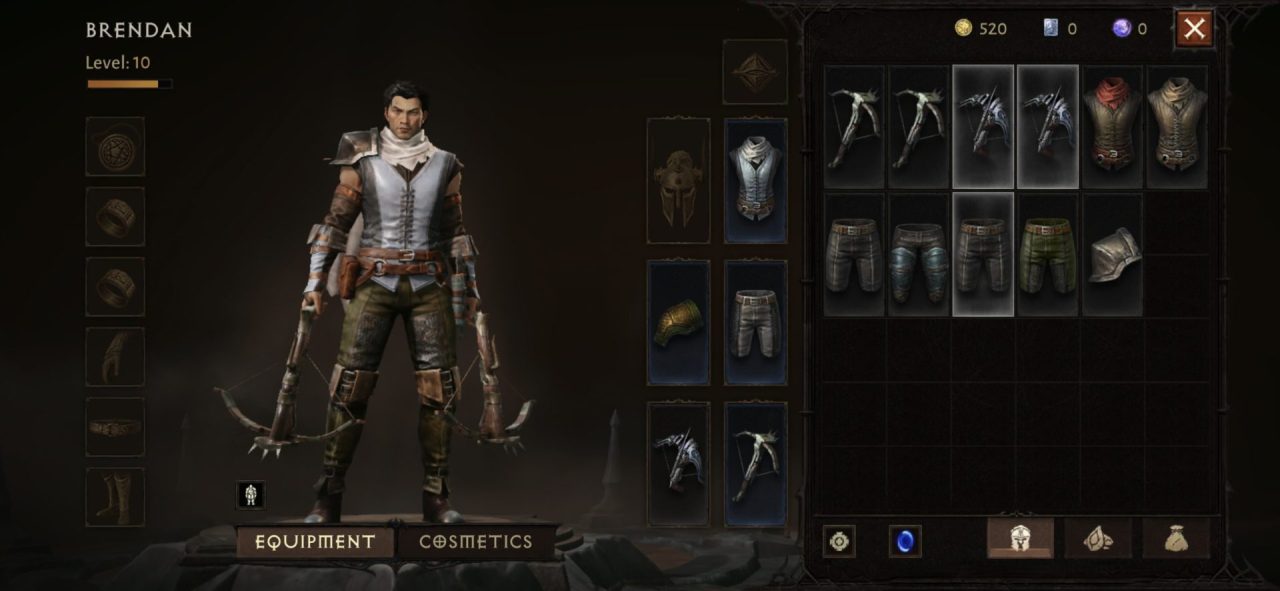
Task: Select the Equipment tab
Action: [315, 542]
